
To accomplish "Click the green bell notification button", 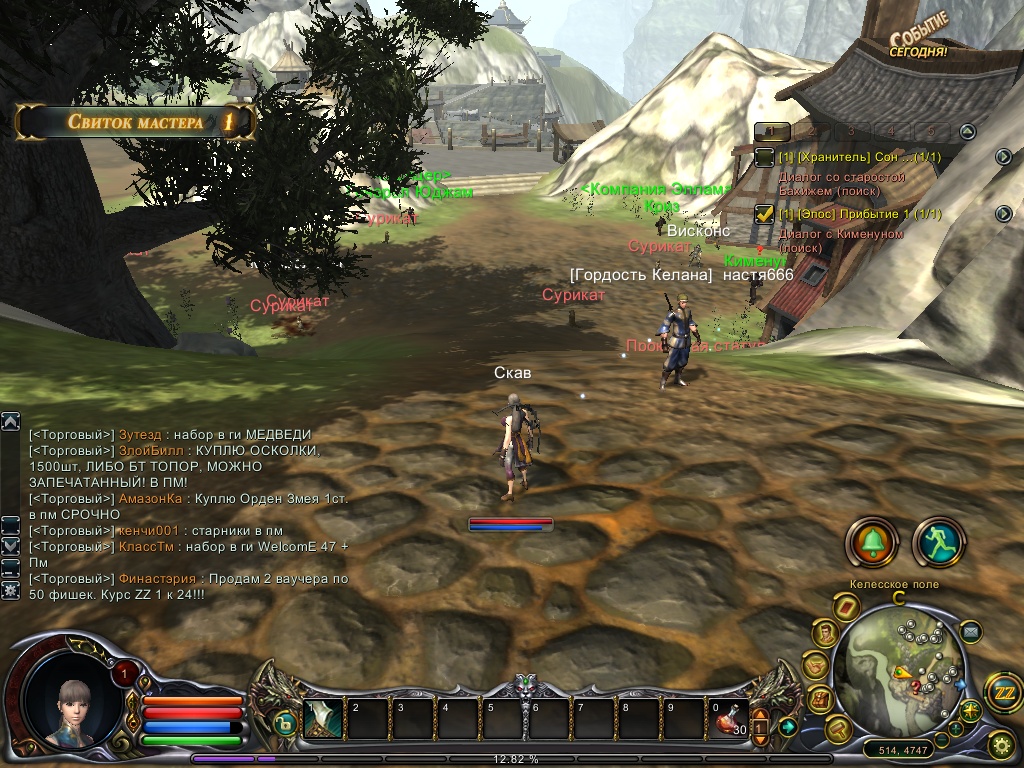I will click(x=871, y=542).
